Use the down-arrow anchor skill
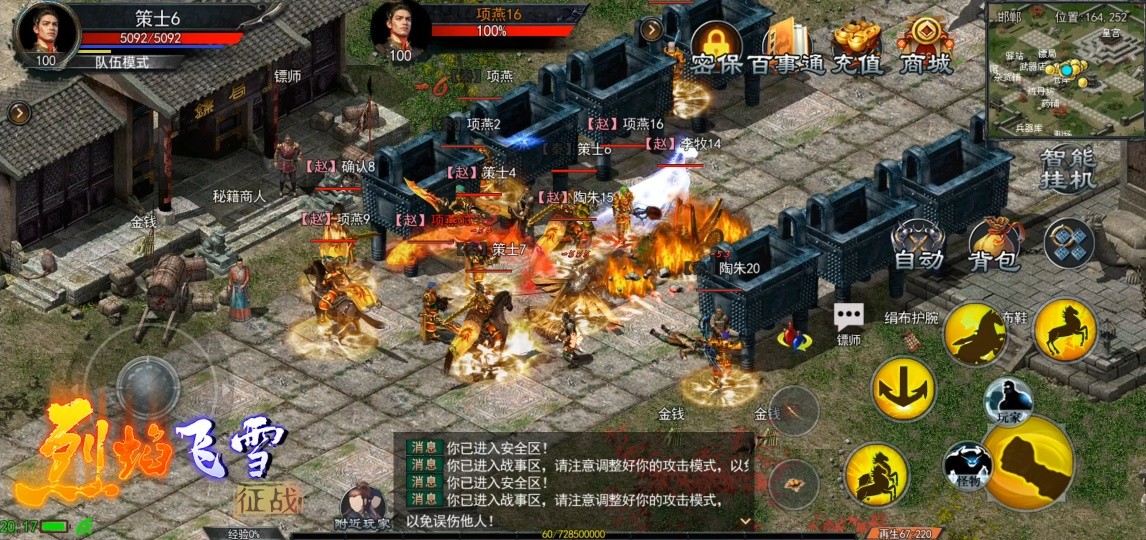The width and height of the screenshot is (1146, 540). (x=903, y=388)
